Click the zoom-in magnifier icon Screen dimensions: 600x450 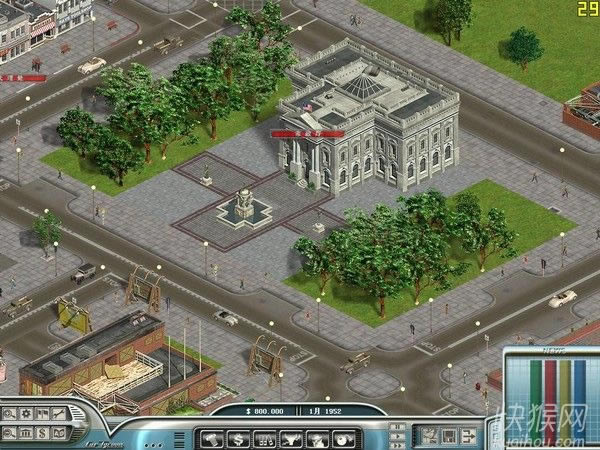(x=10, y=414)
